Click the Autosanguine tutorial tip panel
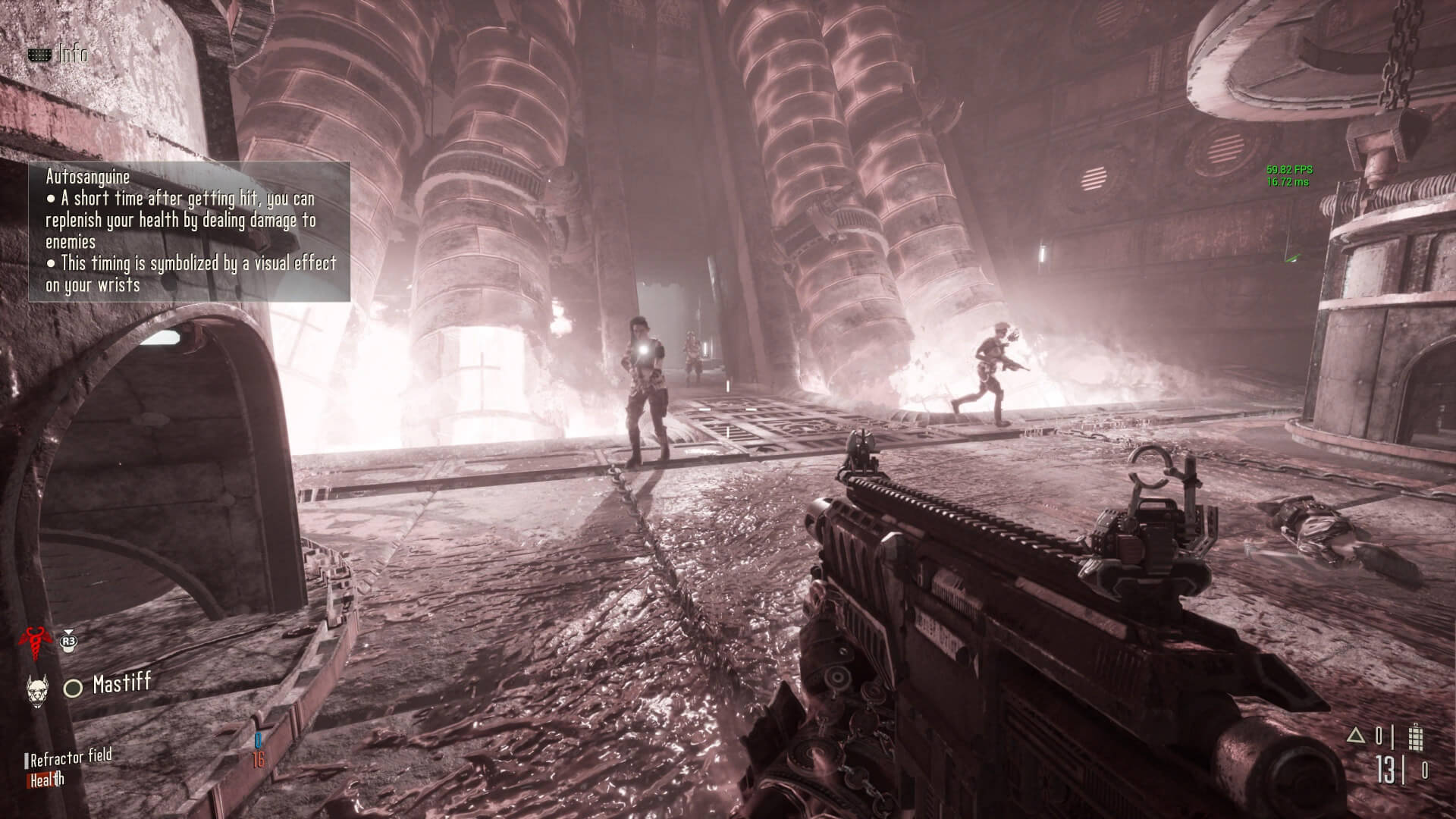This screenshot has height=819, width=1456. click(190, 231)
